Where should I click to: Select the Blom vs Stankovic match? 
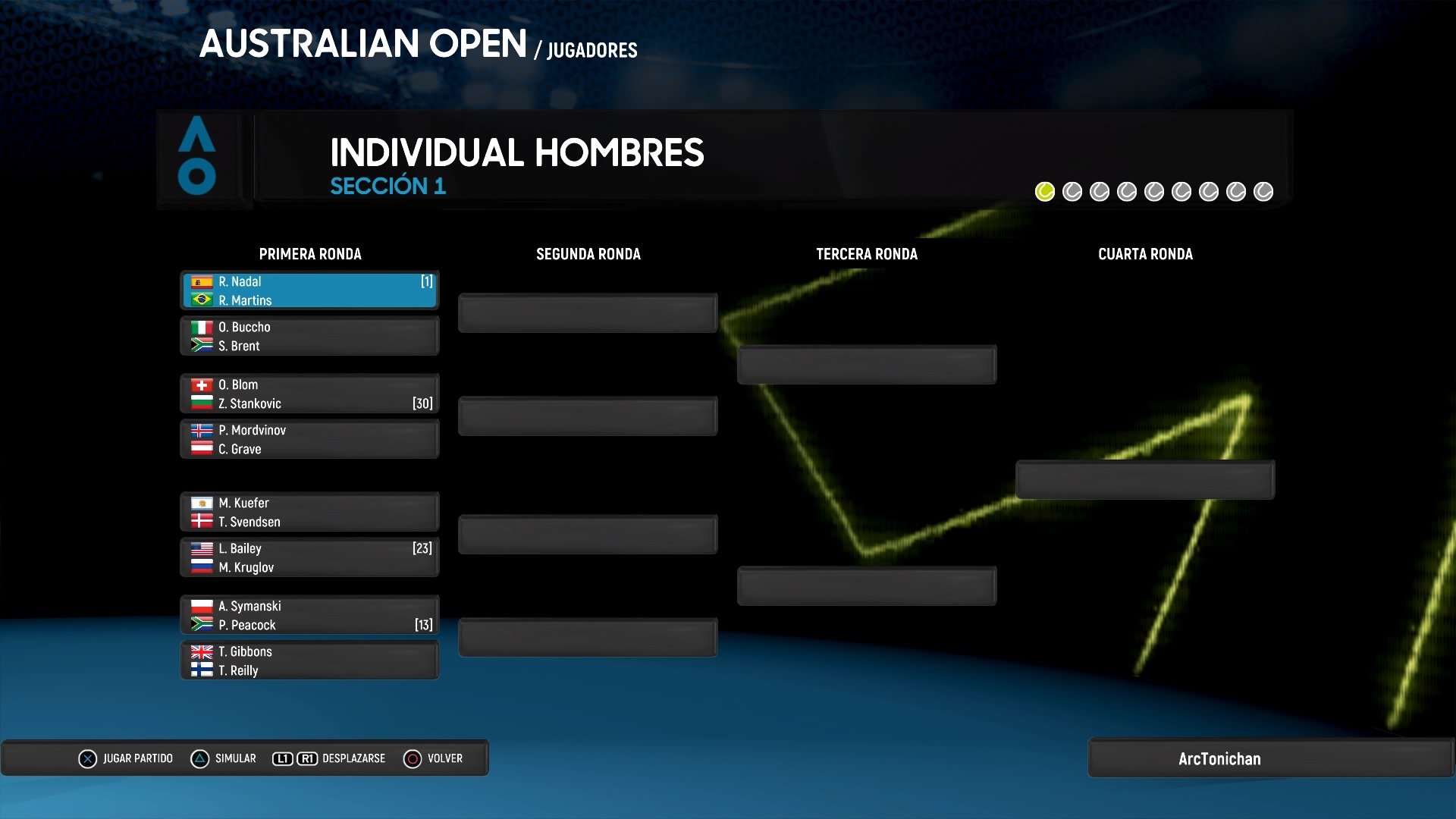tap(309, 394)
